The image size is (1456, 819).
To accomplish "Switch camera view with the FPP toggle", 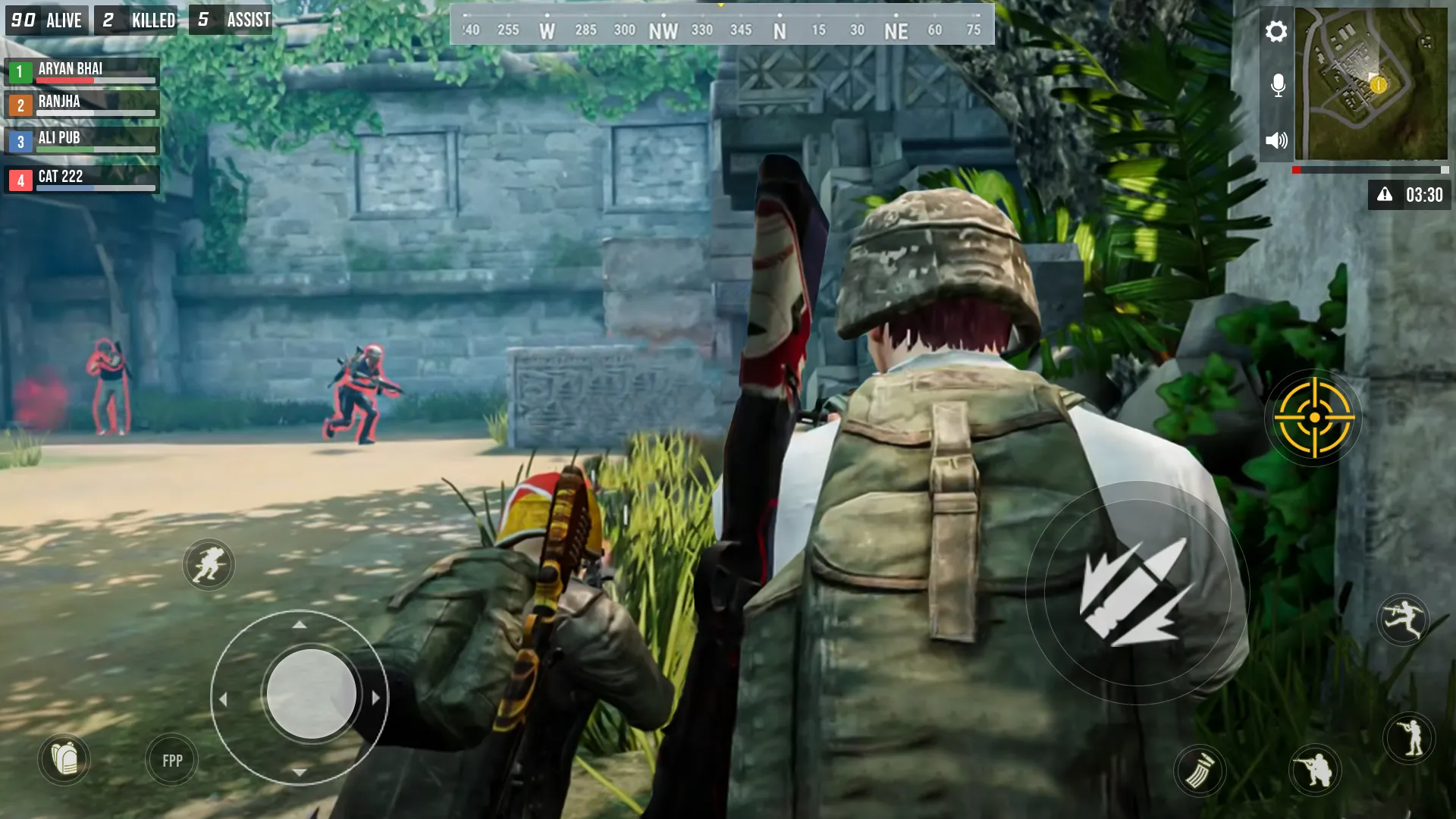I will pyautogui.click(x=171, y=760).
